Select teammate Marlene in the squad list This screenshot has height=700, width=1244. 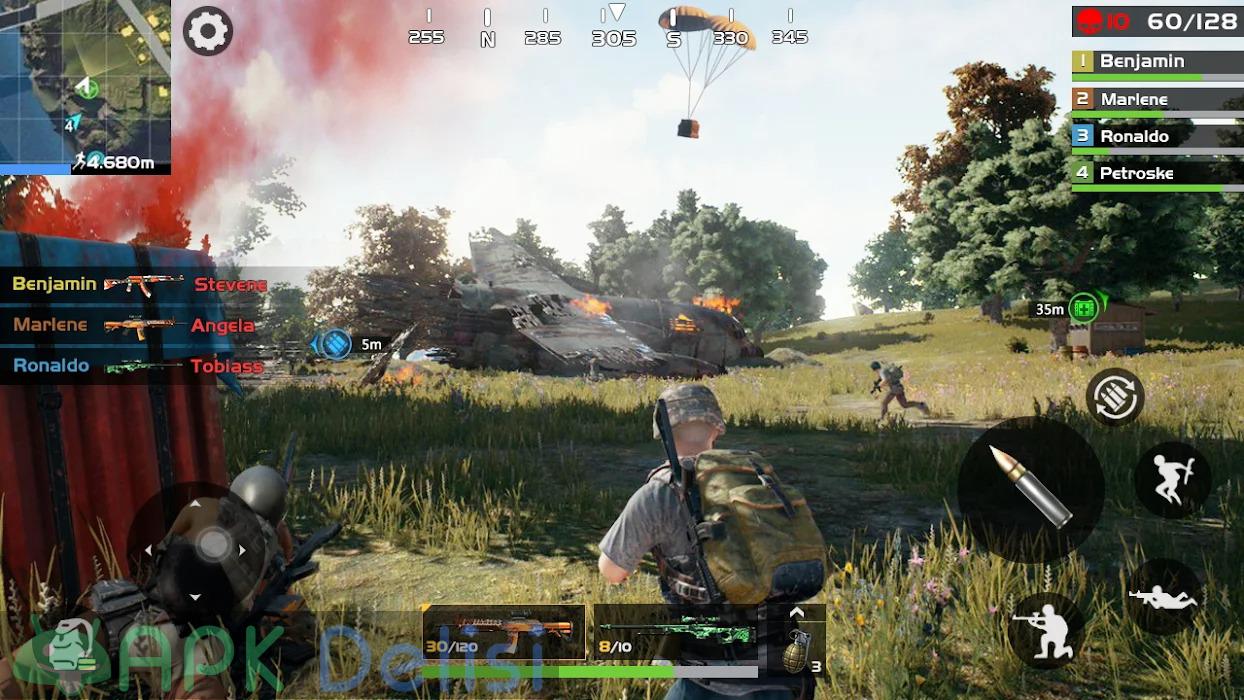point(1157,100)
